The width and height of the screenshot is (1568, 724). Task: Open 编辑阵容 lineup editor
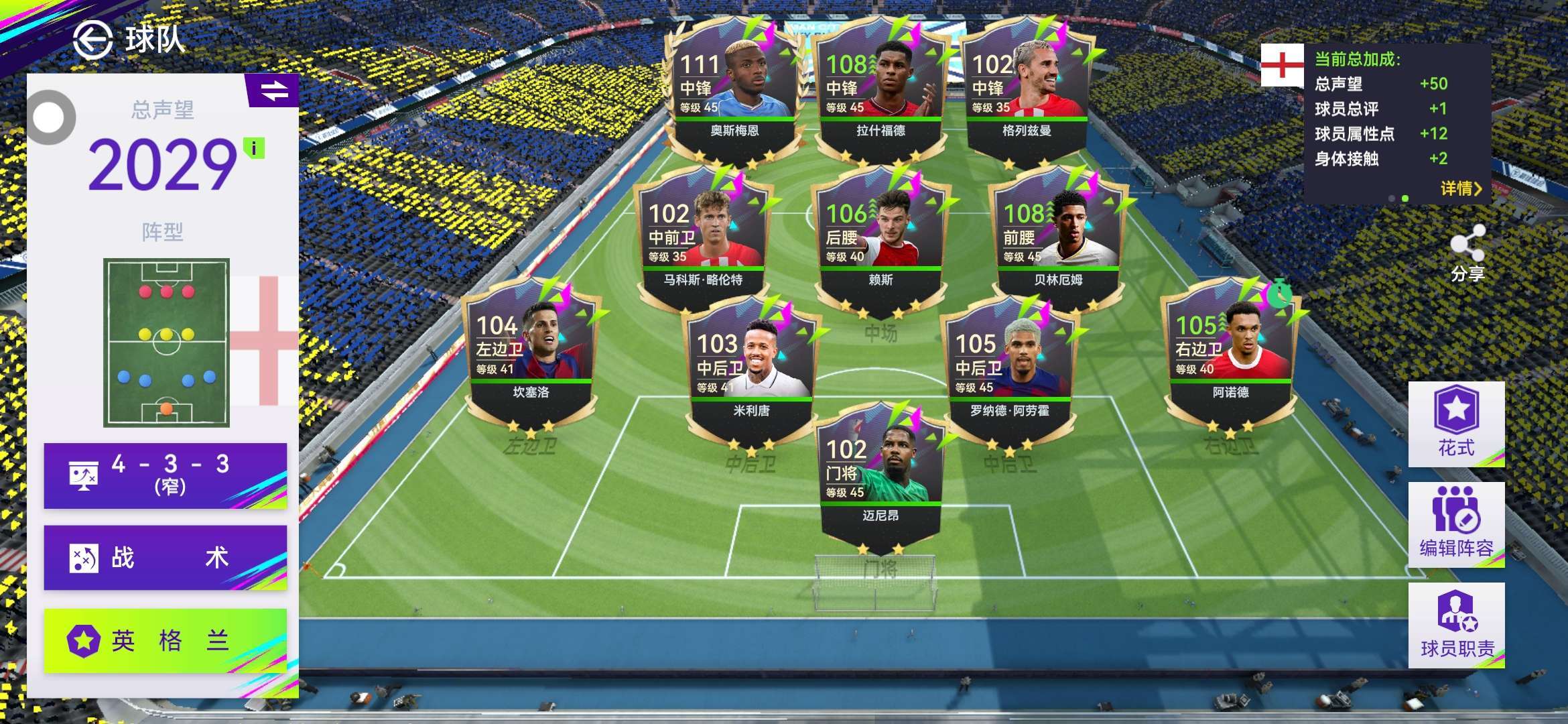pyautogui.click(x=1456, y=524)
